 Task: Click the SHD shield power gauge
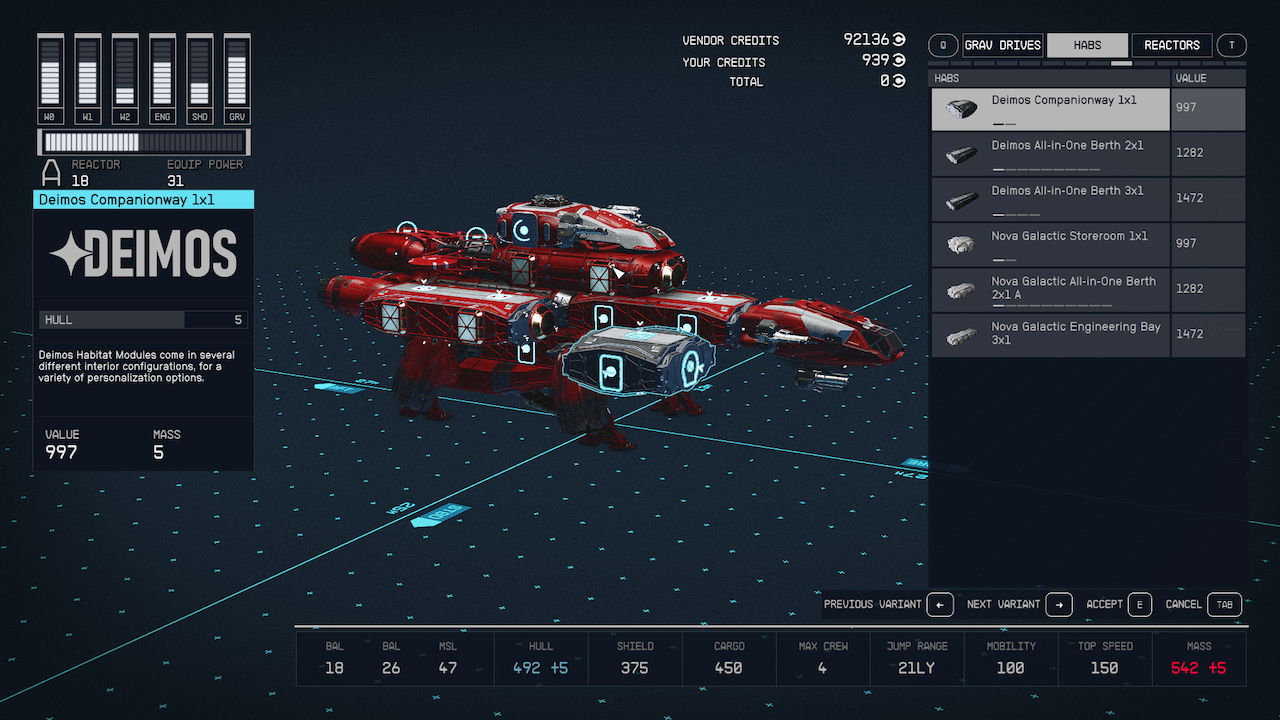(199, 80)
